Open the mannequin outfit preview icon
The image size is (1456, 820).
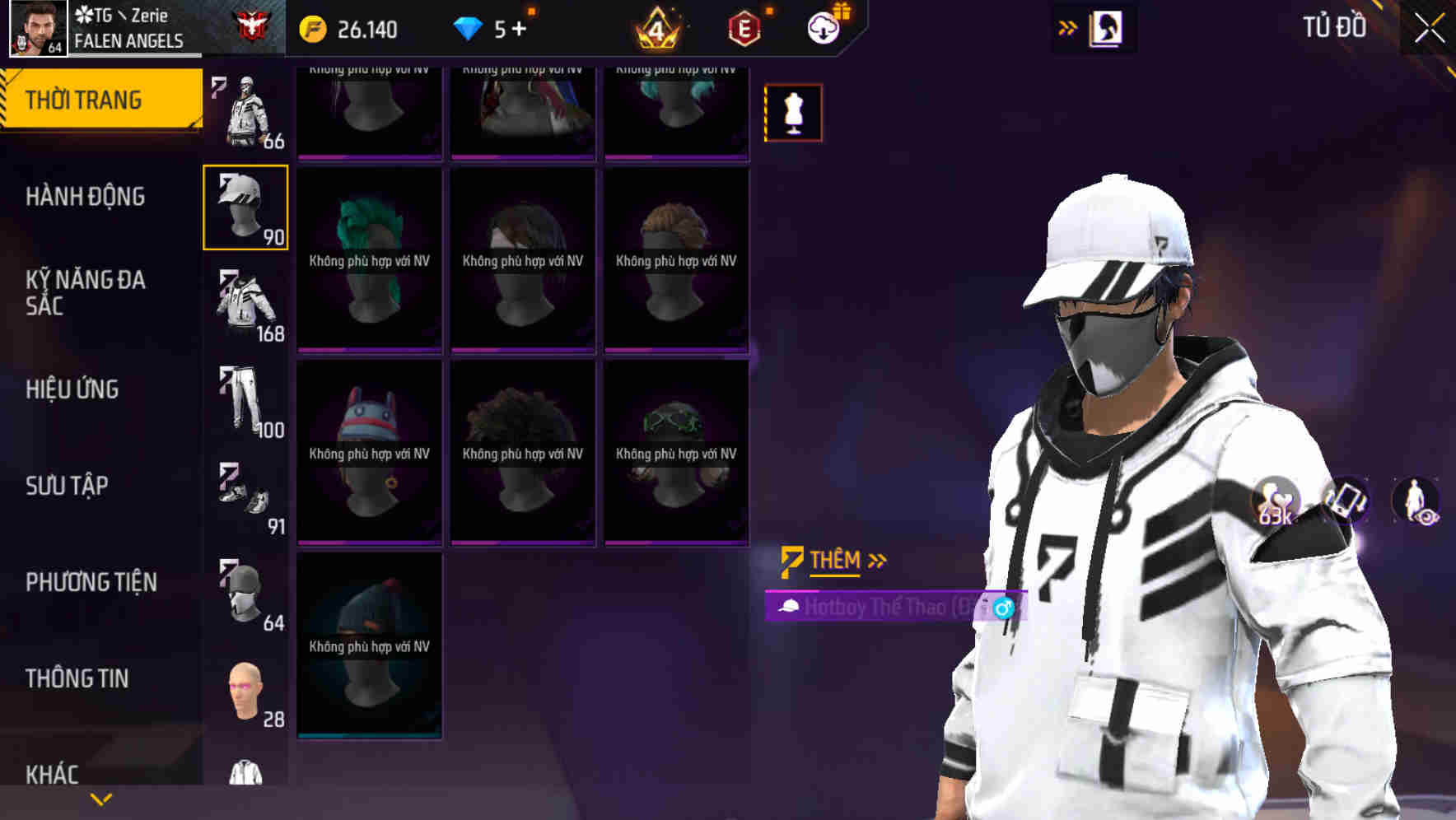pyautogui.click(x=793, y=113)
